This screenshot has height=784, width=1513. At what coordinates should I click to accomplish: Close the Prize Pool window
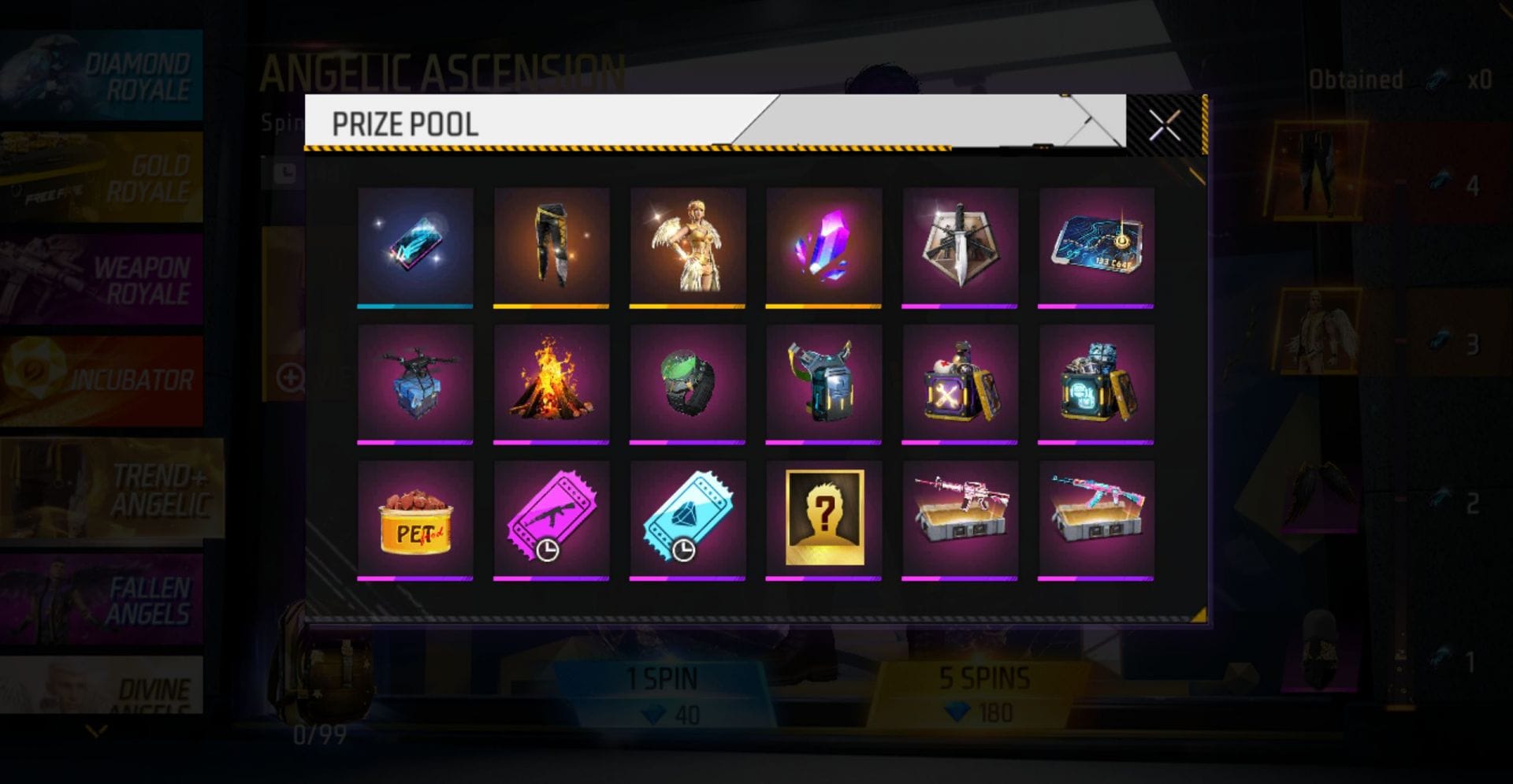1164,124
